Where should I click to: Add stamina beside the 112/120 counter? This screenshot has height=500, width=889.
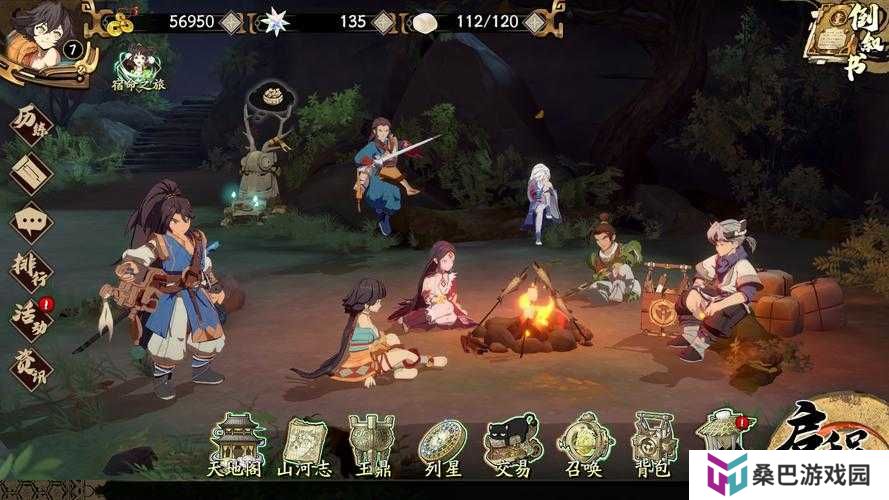pos(536,21)
